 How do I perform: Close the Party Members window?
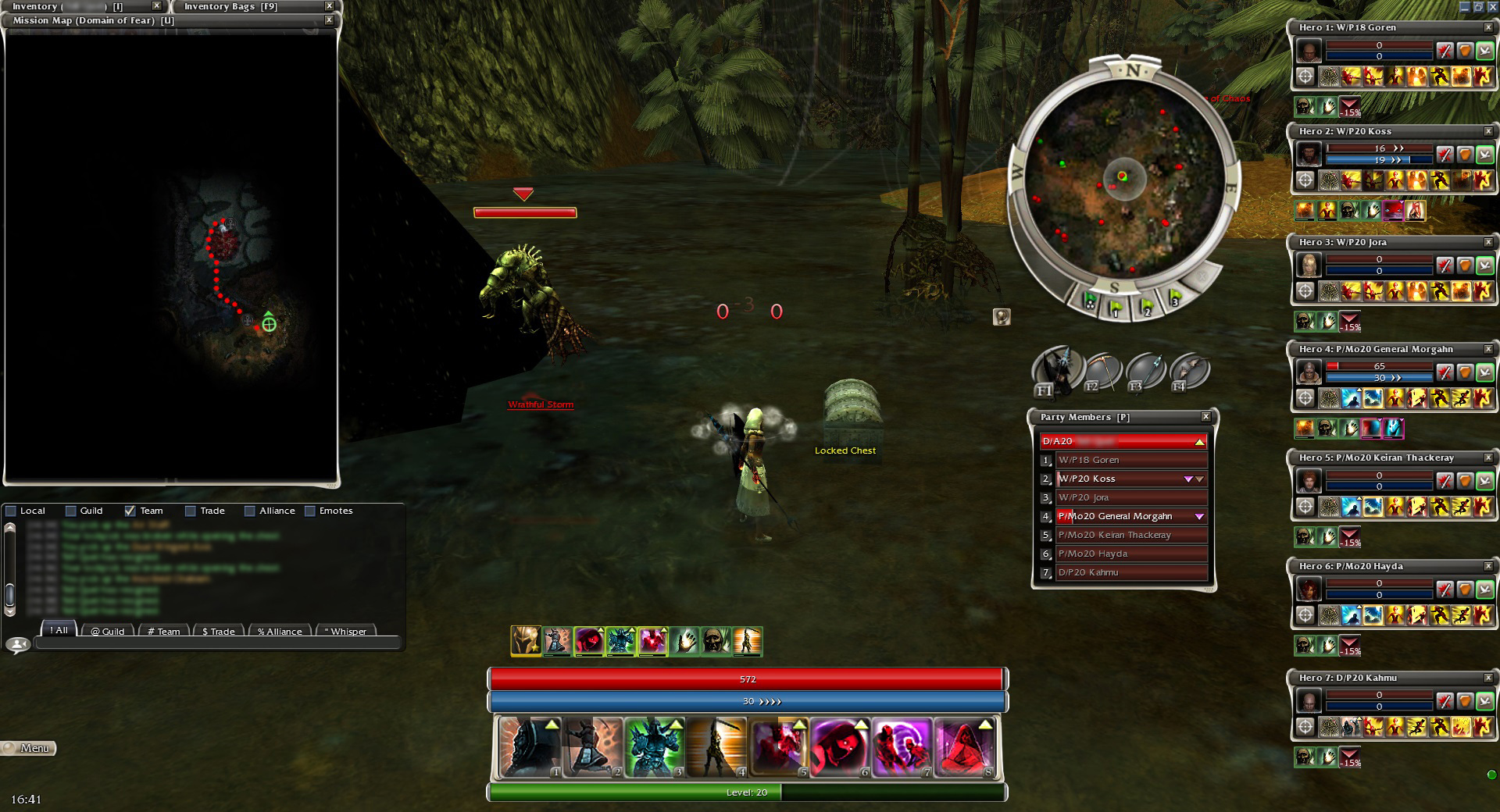tap(1205, 417)
